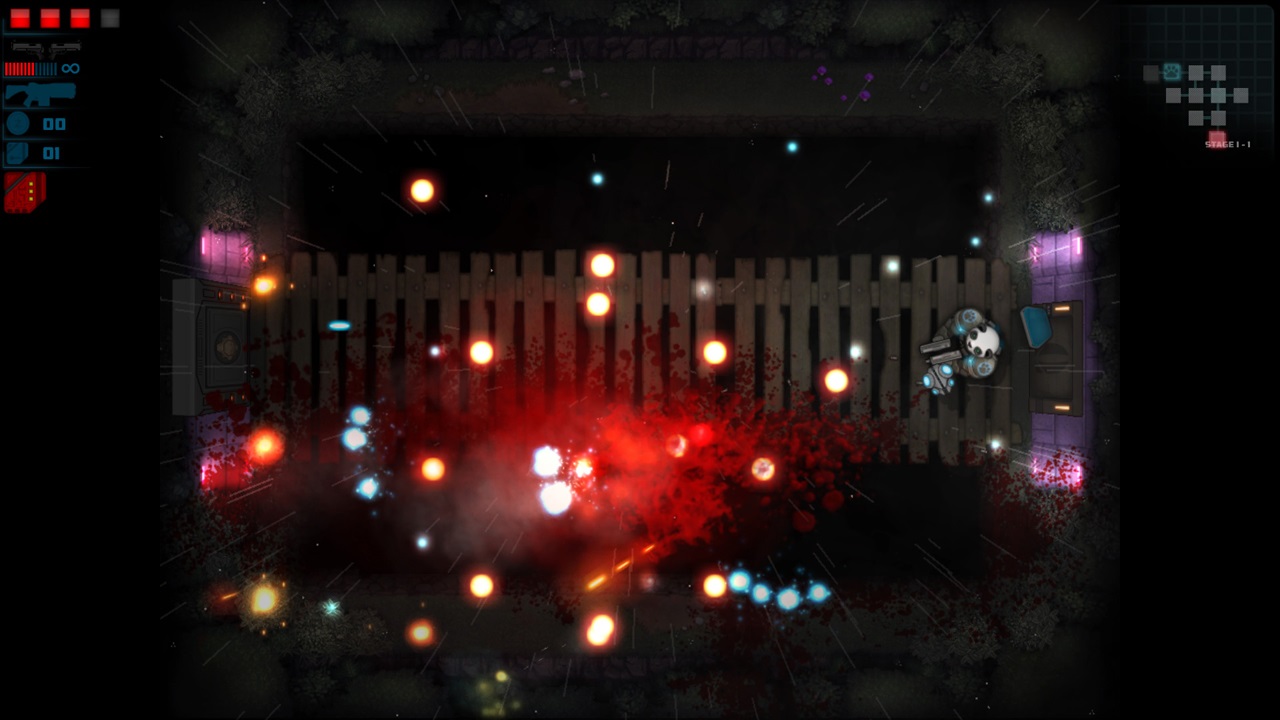This screenshot has height=720, width=1280.
Task: Click the segmented ammo bar in the HUD
Action: pos(30,68)
